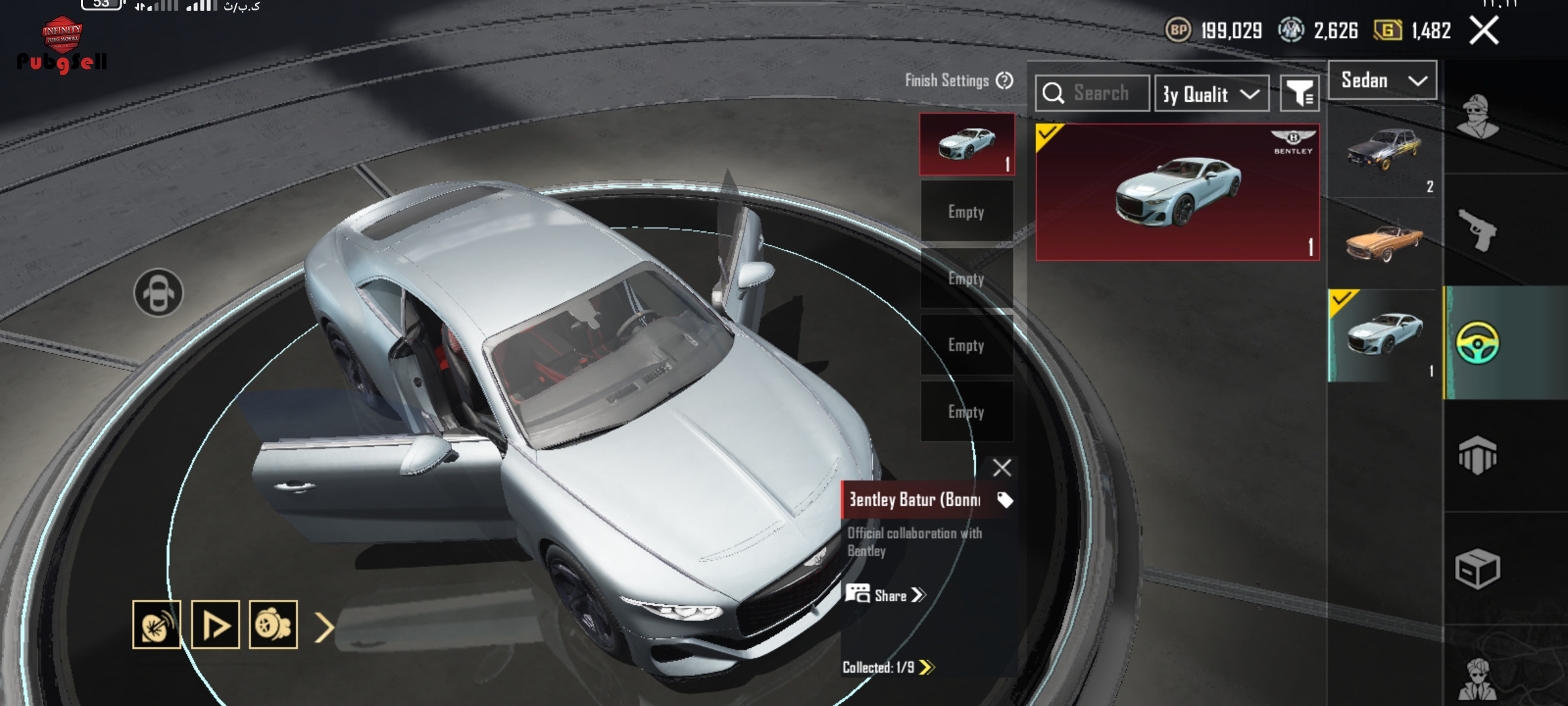This screenshot has height=706, width=1568.
Task: Open Finish Settings help question mark
Action: pos(1005,80)
